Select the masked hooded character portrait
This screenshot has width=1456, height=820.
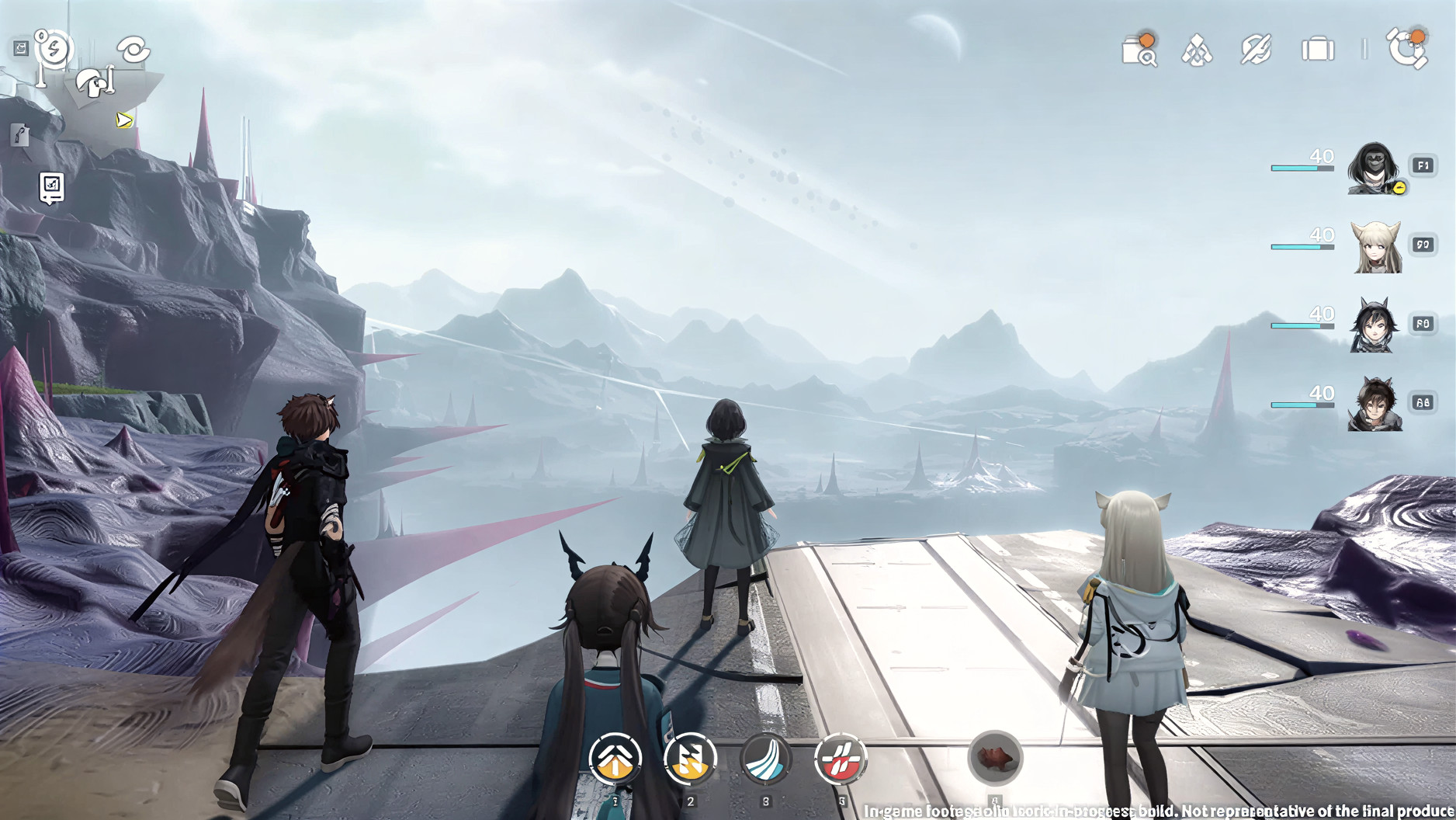pyautogui.click(x=1374, y=168)
